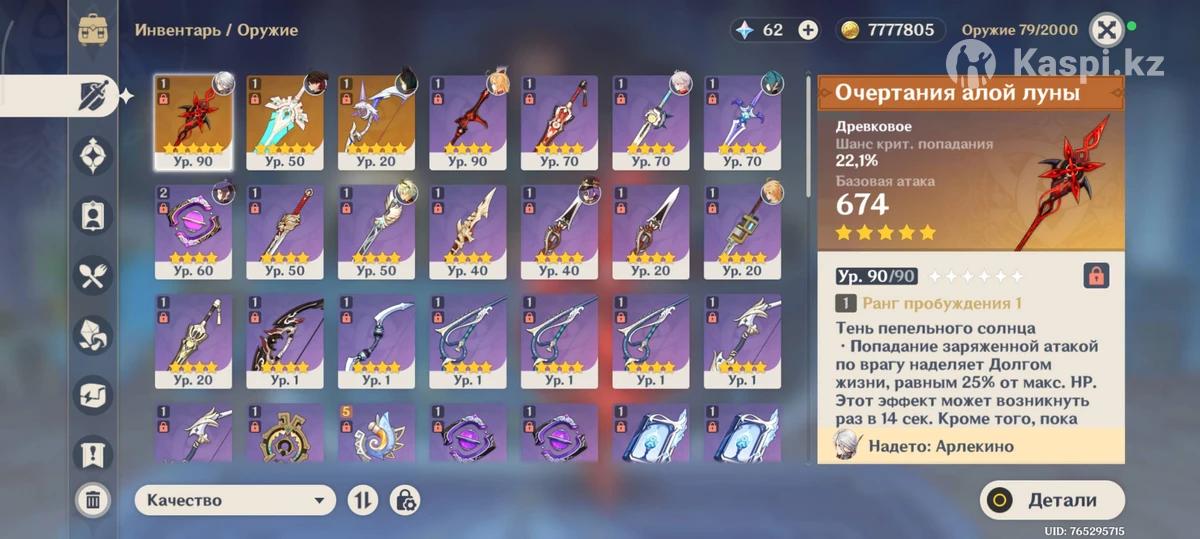Close the inventory with the X button
1200x539 pixels.
(1105, 30)
